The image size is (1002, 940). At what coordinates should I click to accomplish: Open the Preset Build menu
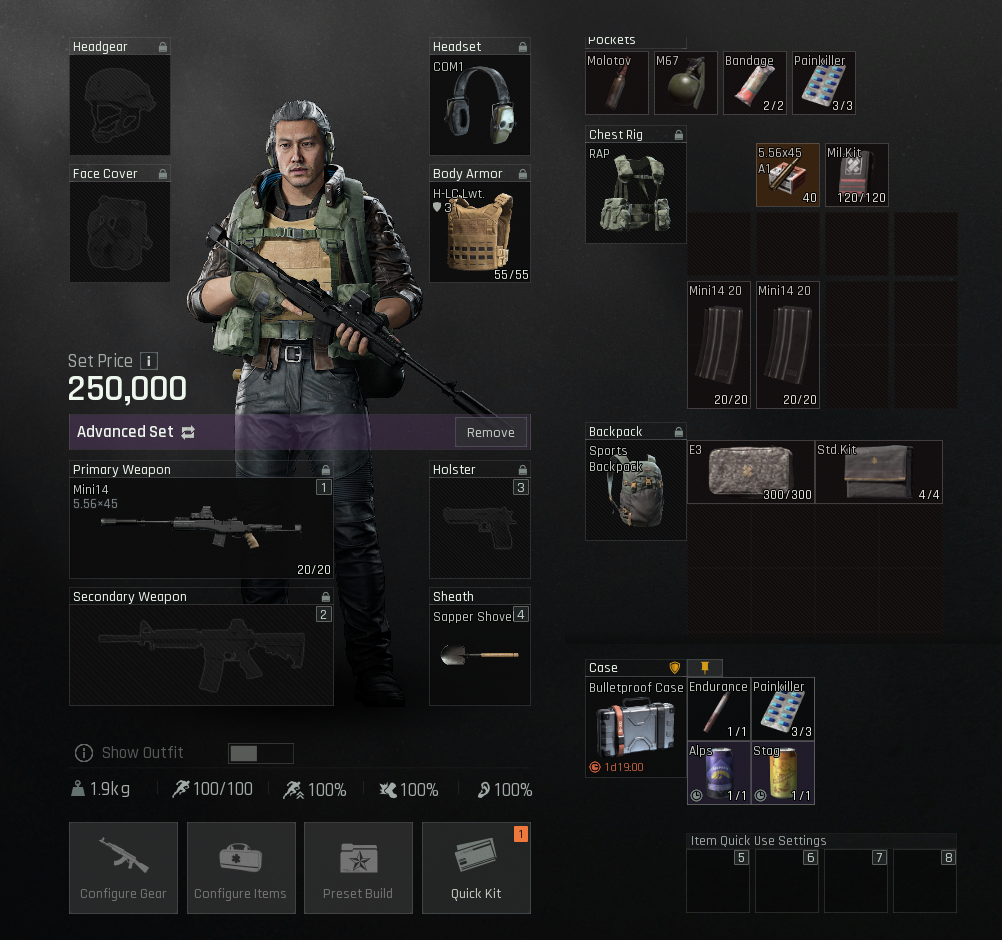(x=358, y=867)
